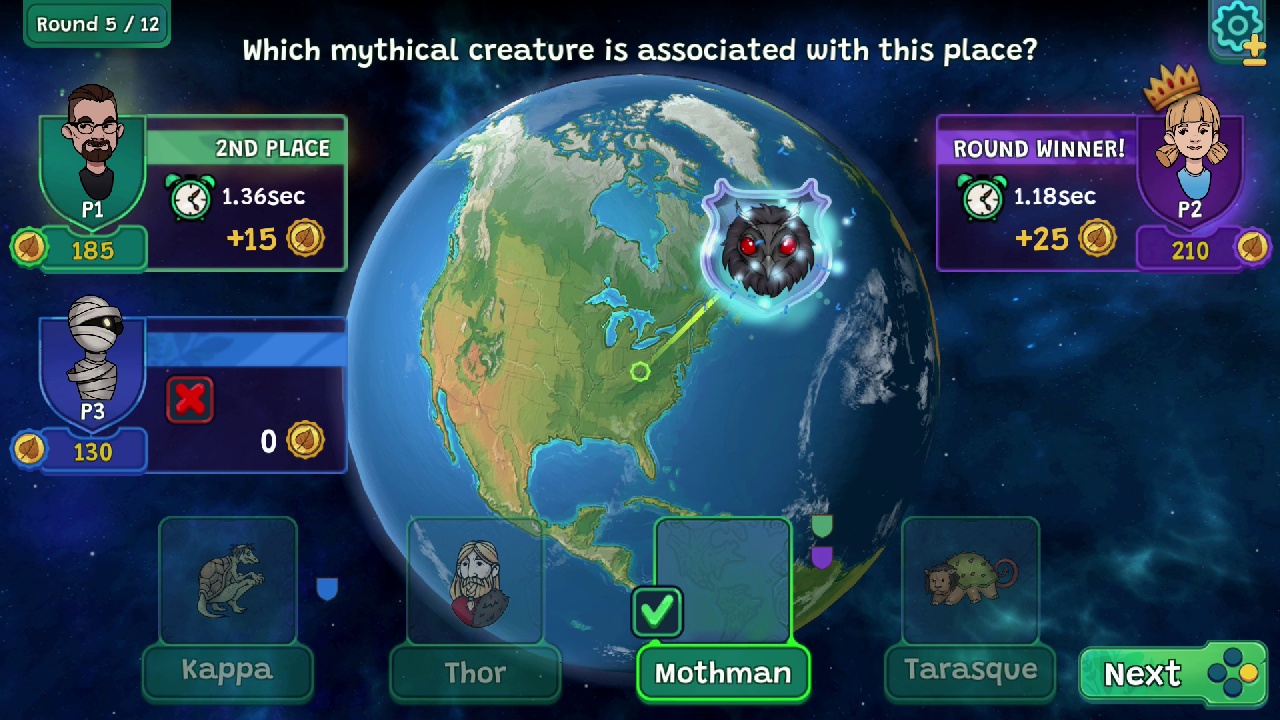The image size is (1280, 720).
Task: Expand the plus badge under the settings gear
Action: point(1255,45)
